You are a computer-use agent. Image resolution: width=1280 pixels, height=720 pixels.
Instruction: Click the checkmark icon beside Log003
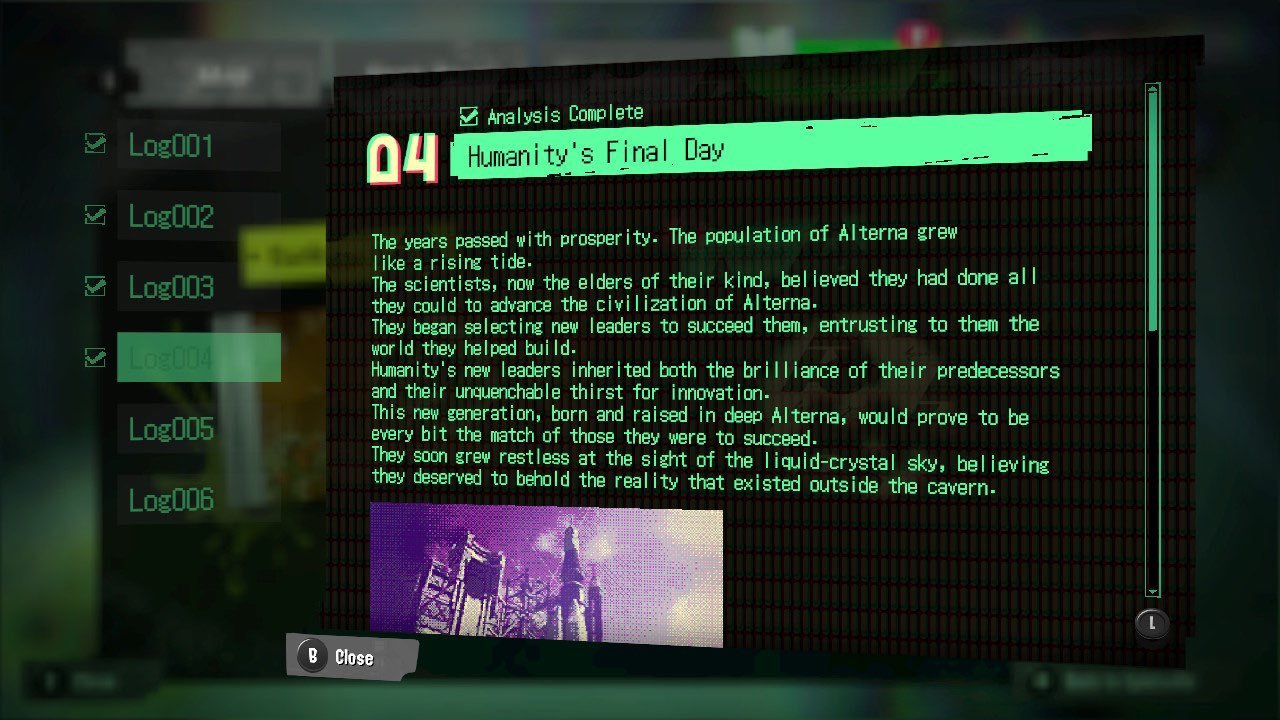pyautogui.click(x=95, y=285)
